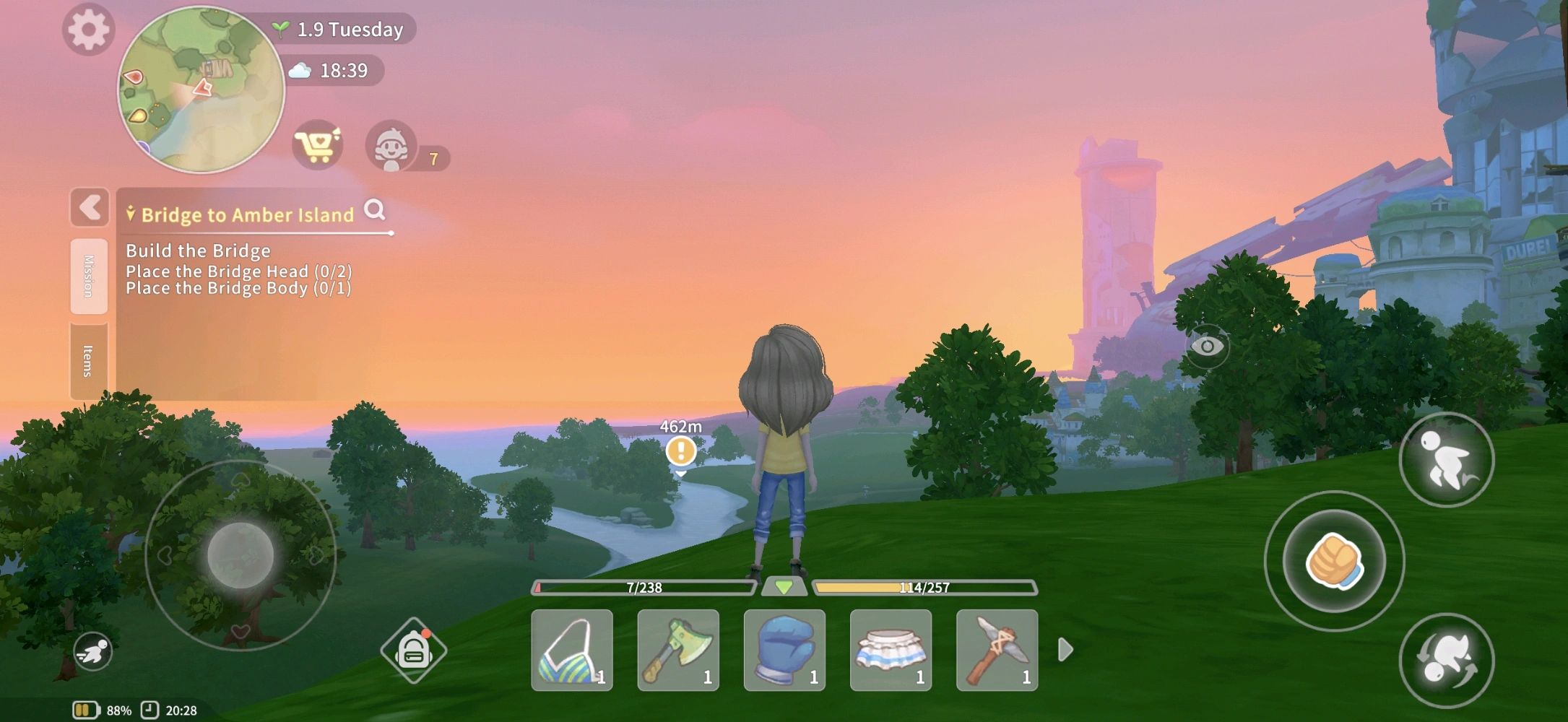Tap the jump action button

click(1446, 460)
